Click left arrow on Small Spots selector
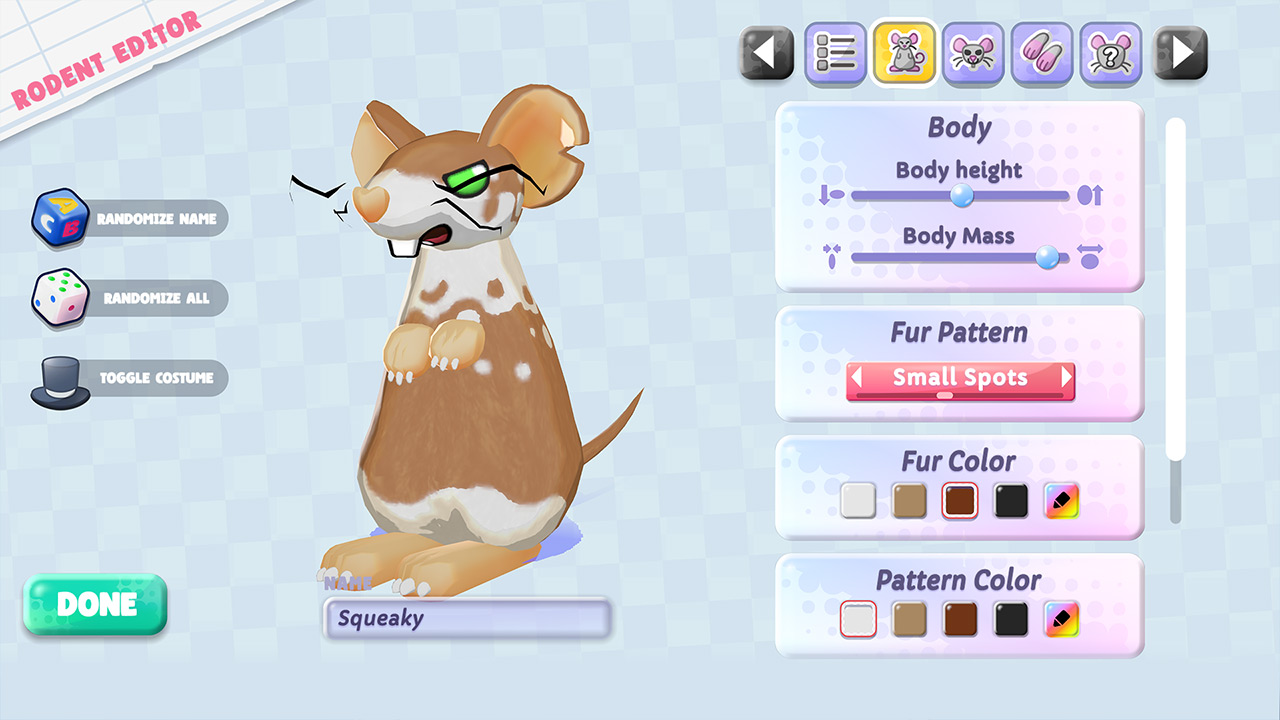1280x720 pixels. pos(856,379)
